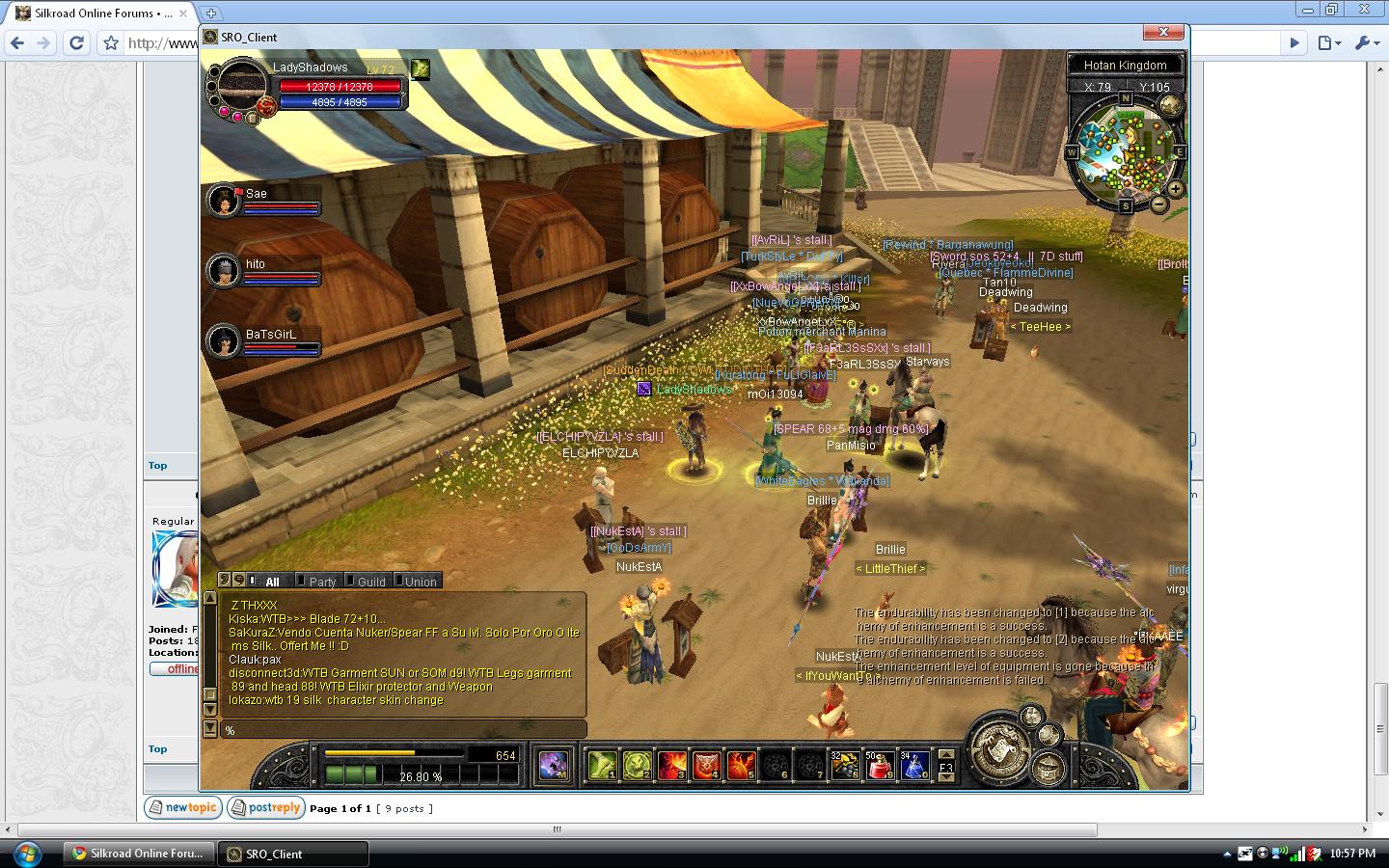Open the world map globe button
1389x868 pixels.
pos(1171,105)
